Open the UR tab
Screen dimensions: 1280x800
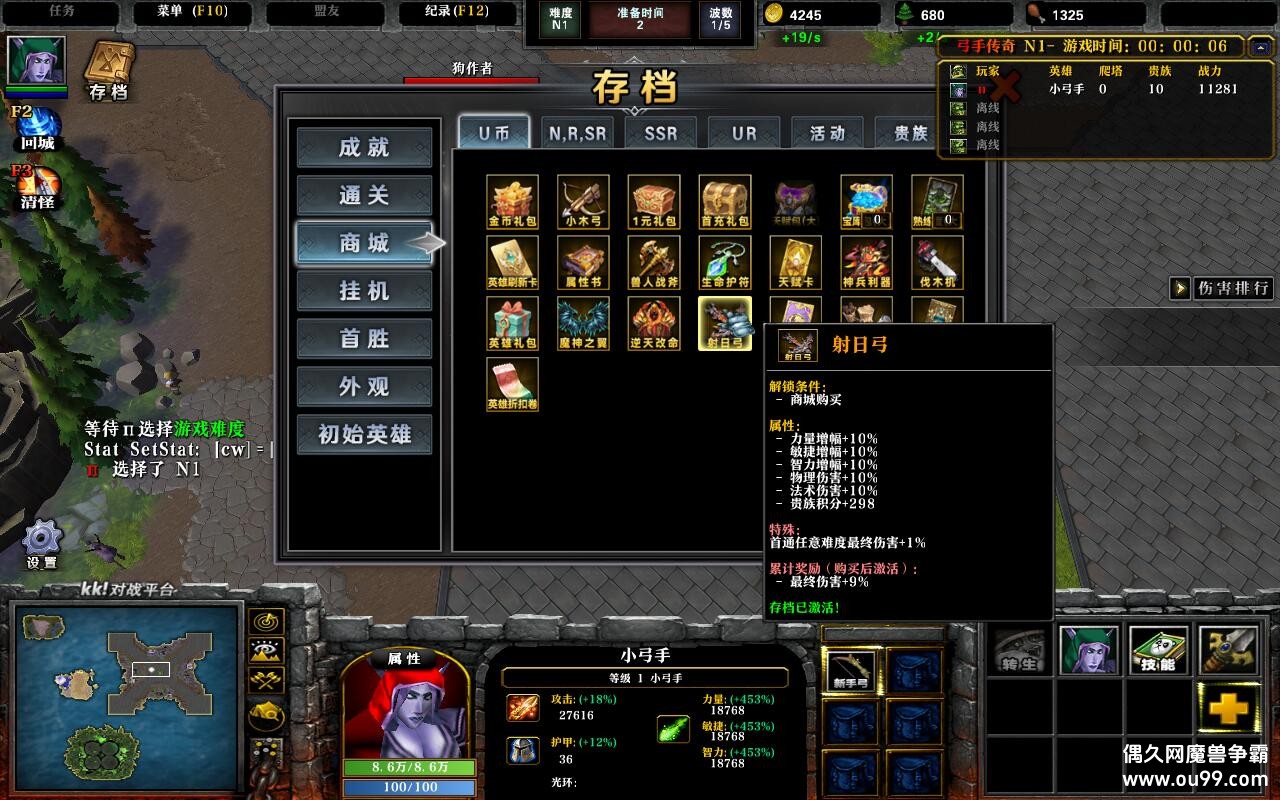pos(744,133)
